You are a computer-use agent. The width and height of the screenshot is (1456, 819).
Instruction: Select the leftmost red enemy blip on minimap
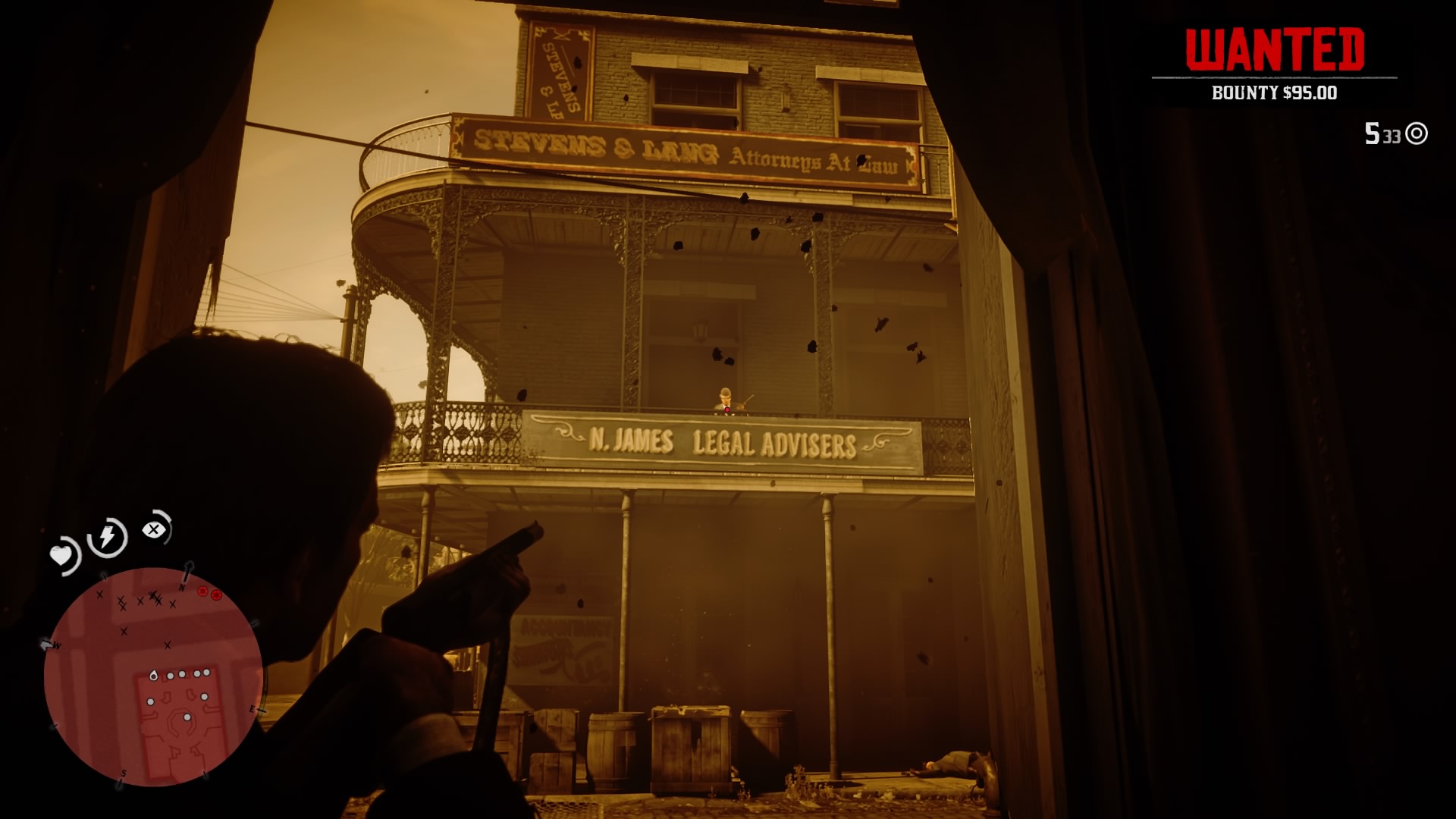click(202, 591)
